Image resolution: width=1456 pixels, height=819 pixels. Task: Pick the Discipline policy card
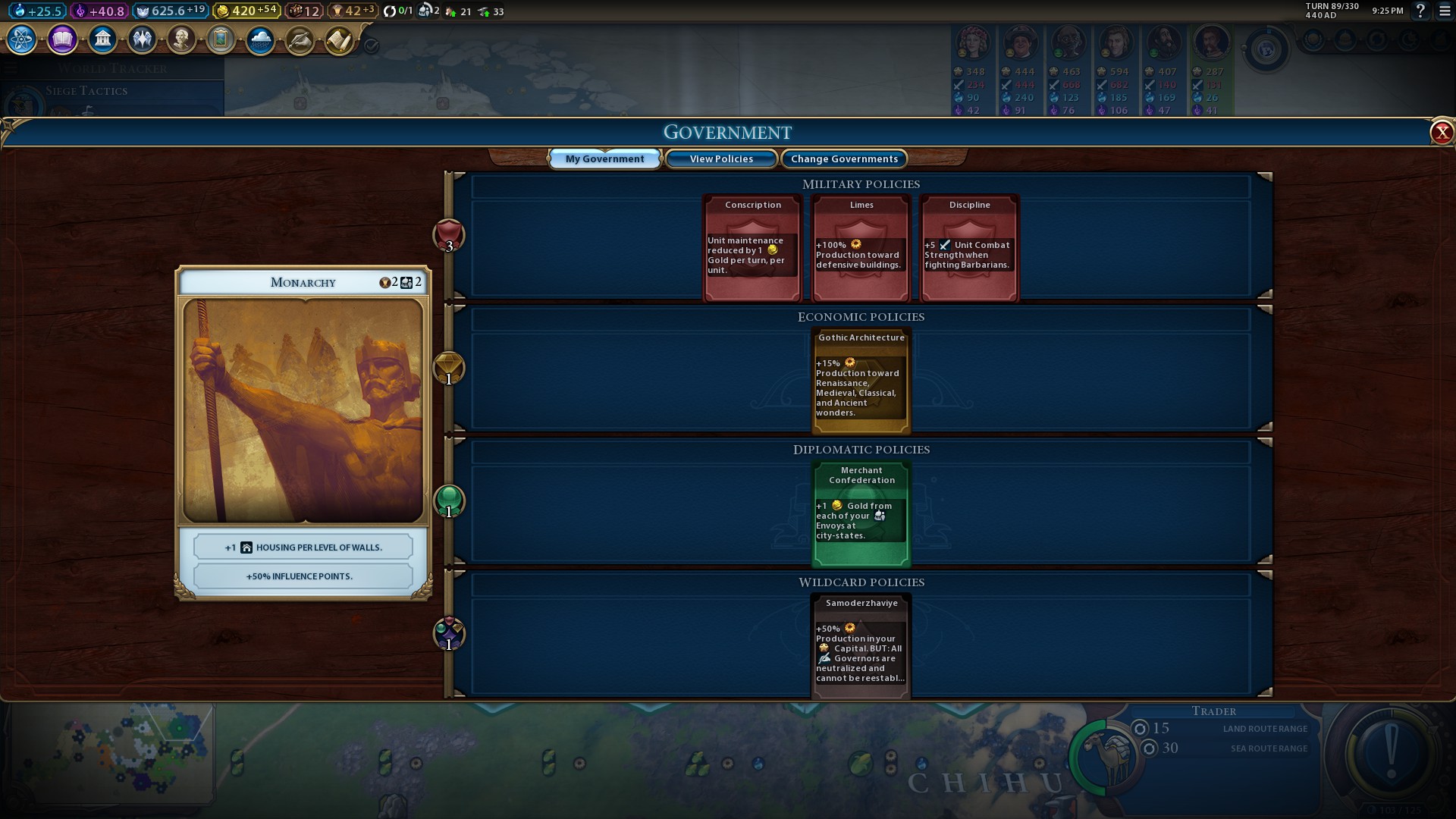tap(969, 248)
